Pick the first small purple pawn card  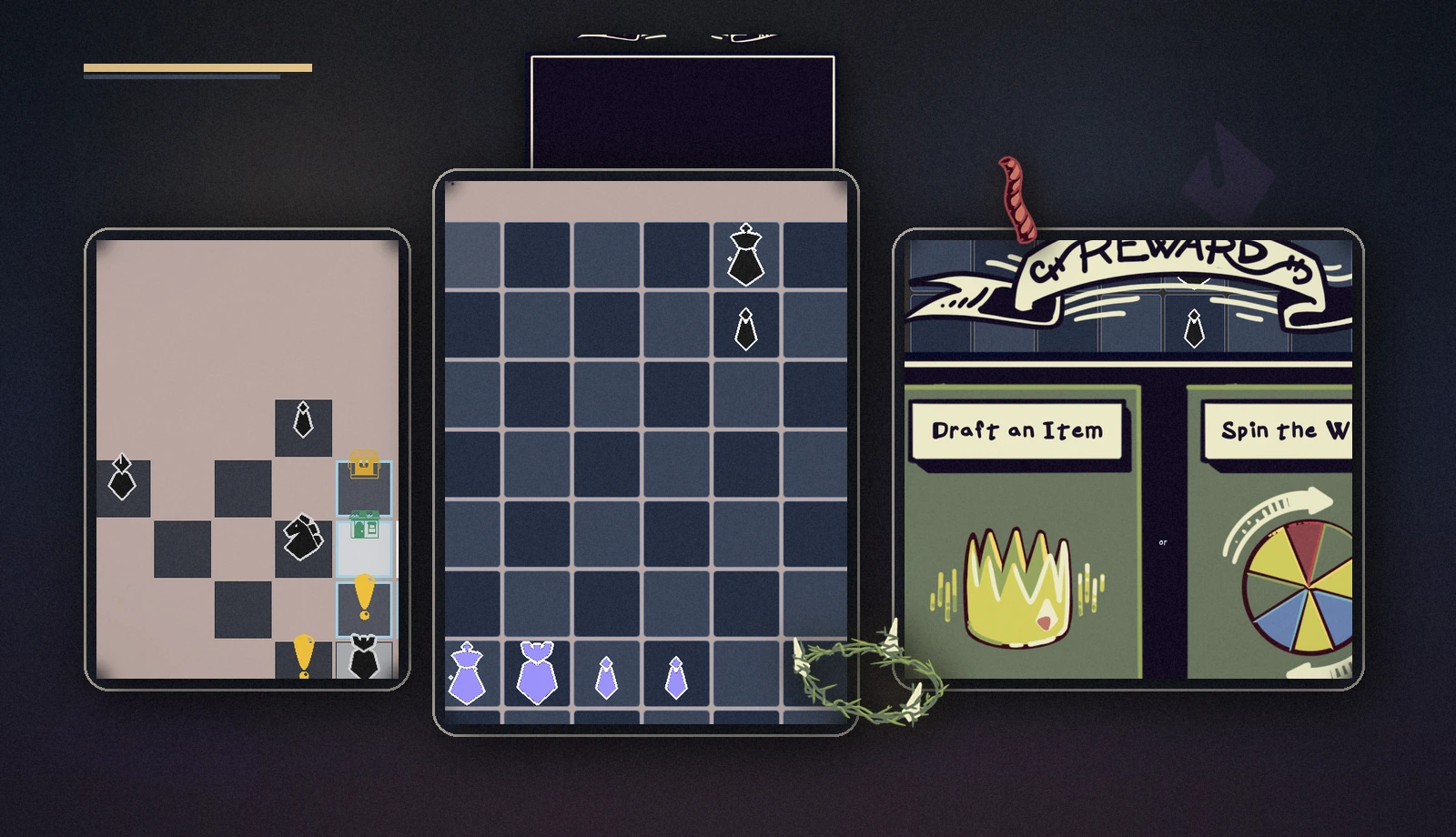tap(606, 678)
